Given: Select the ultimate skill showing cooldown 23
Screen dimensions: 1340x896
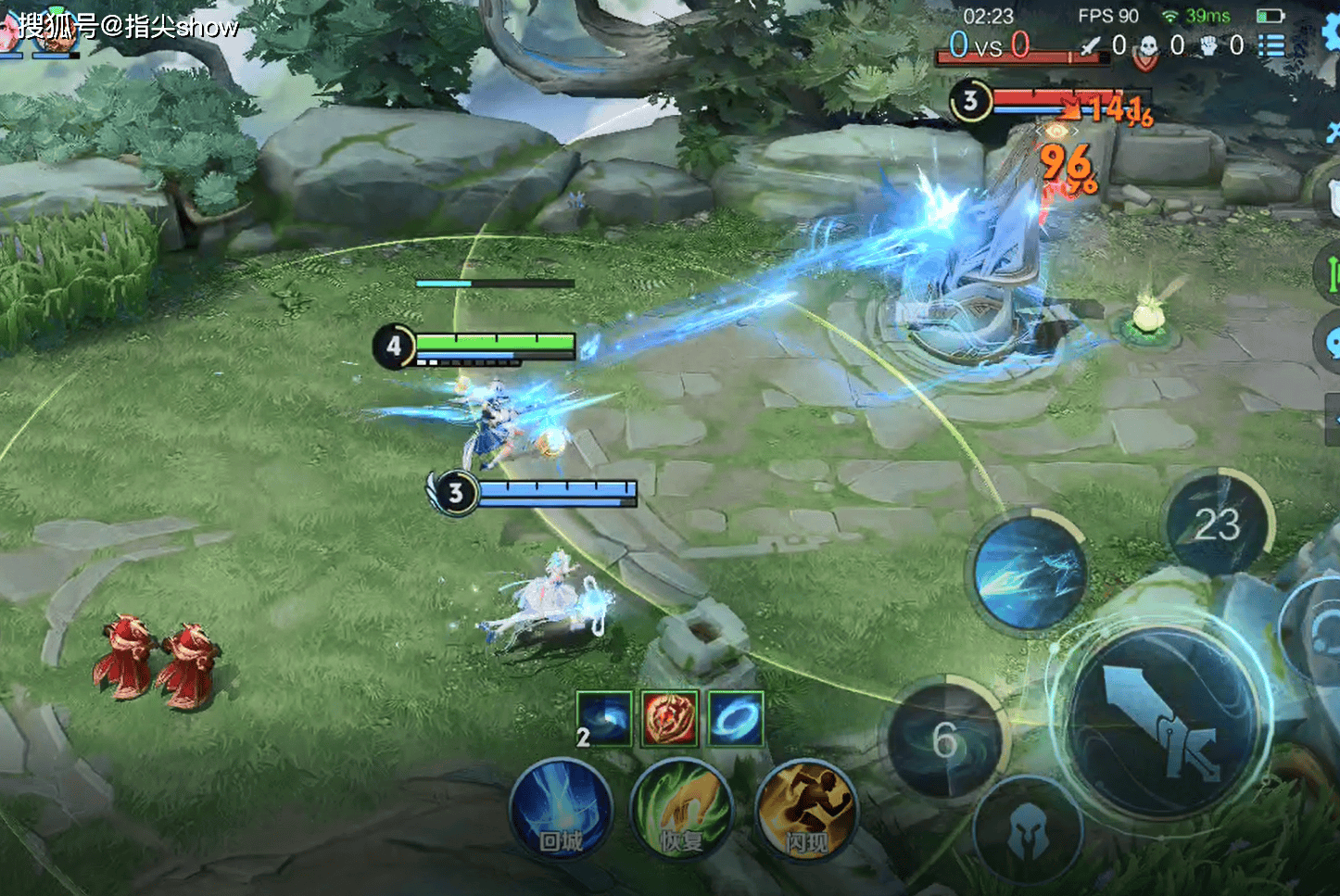Looking at the screenshot, I should tap(1218, 524).
